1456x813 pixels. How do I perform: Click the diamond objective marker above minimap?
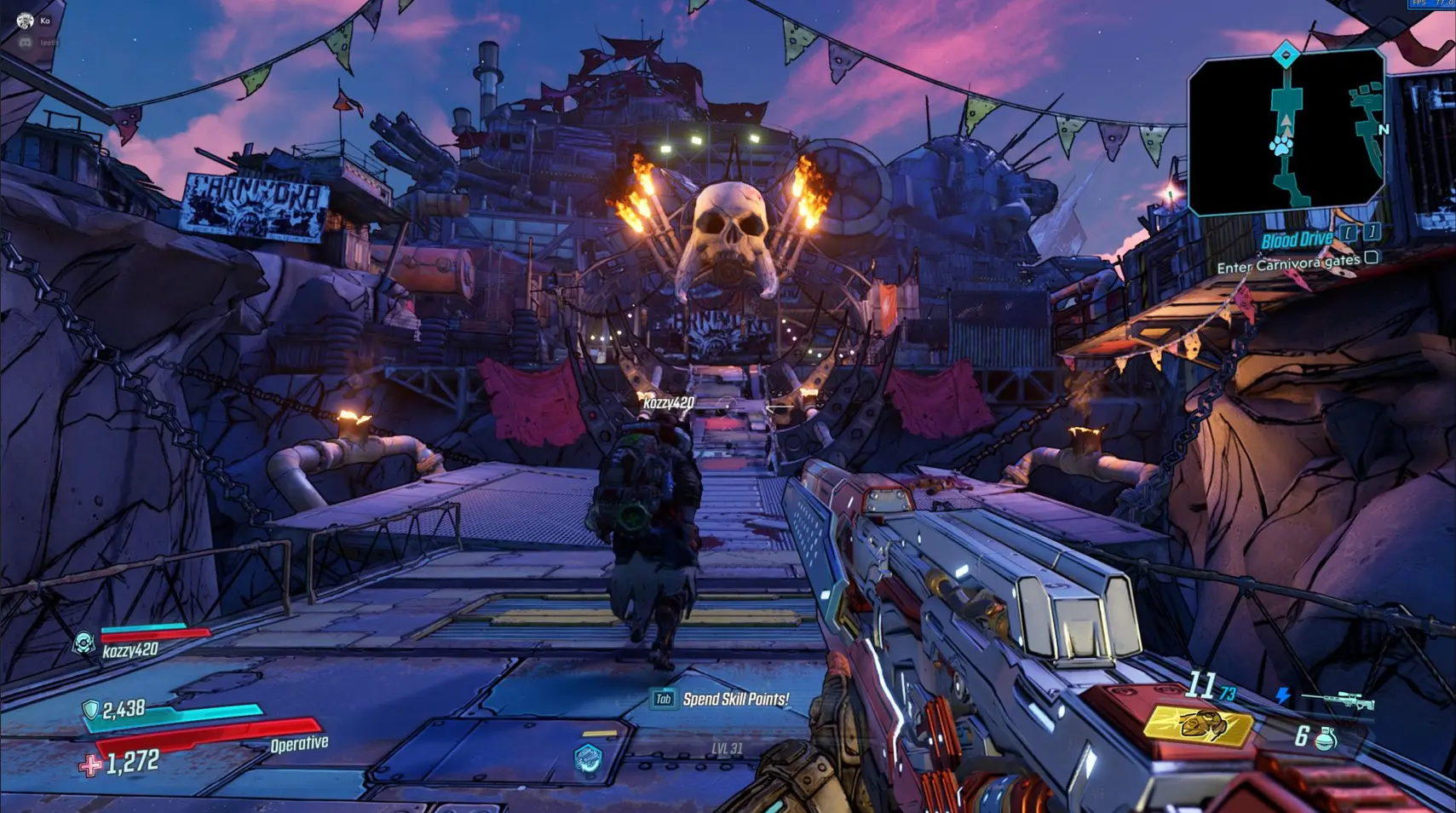point(1286,56)
